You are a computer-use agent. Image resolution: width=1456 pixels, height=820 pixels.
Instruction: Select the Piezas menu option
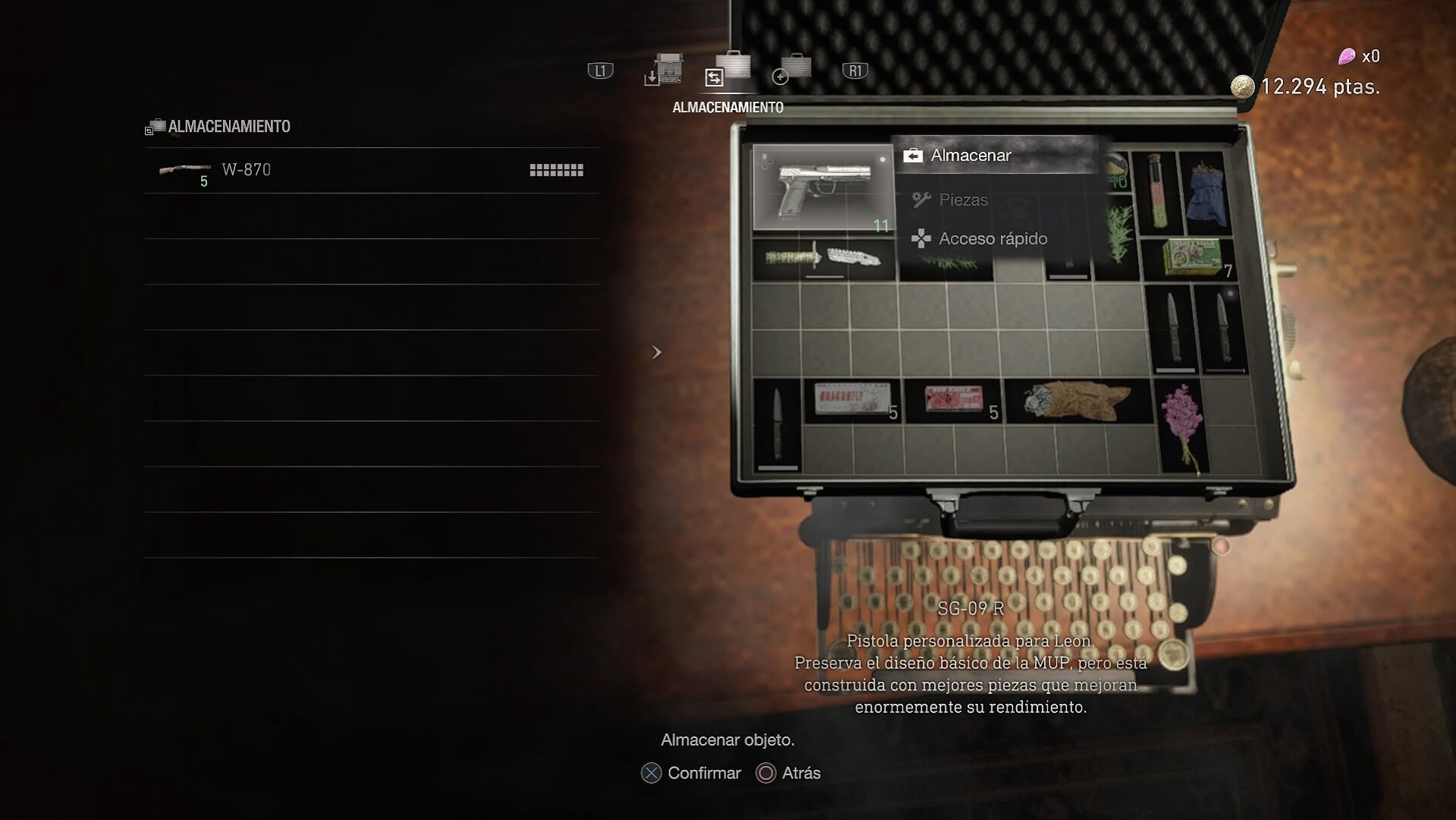(963, 200)
